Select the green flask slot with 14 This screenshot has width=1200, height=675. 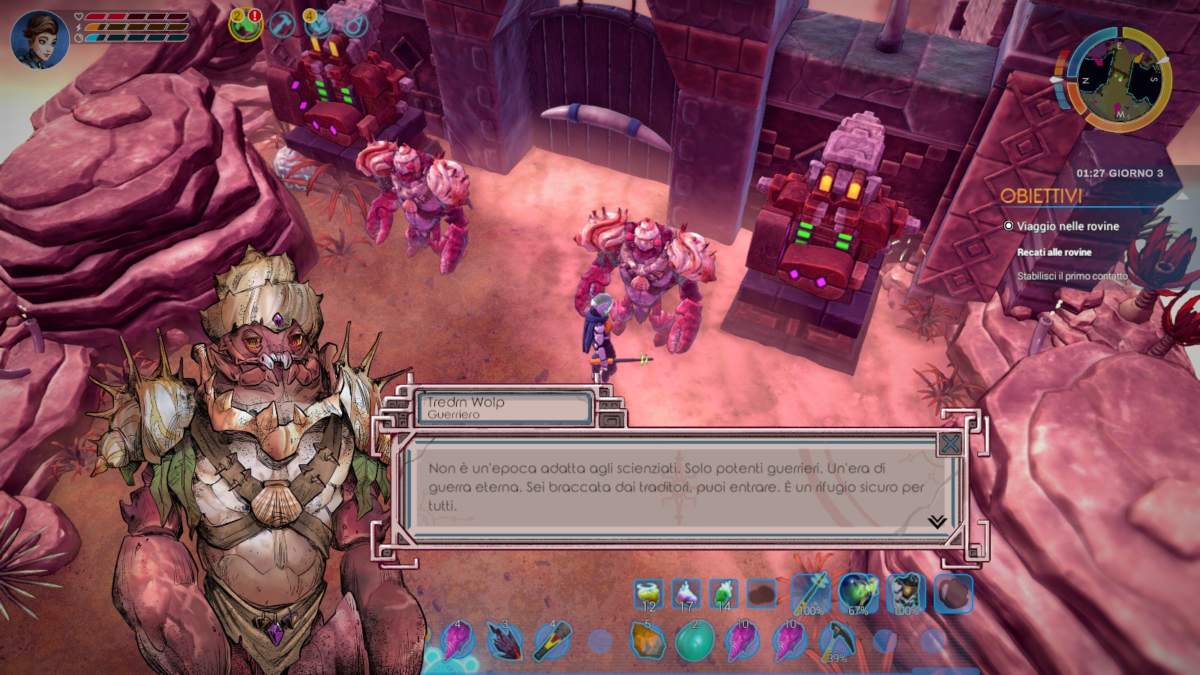tap(724, 594)
